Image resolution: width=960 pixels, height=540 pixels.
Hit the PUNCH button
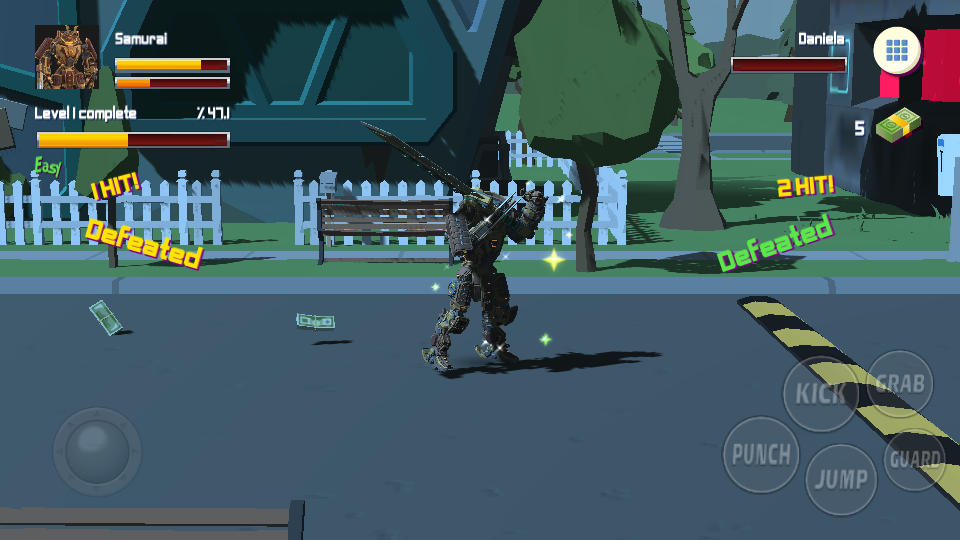(761, 455)
